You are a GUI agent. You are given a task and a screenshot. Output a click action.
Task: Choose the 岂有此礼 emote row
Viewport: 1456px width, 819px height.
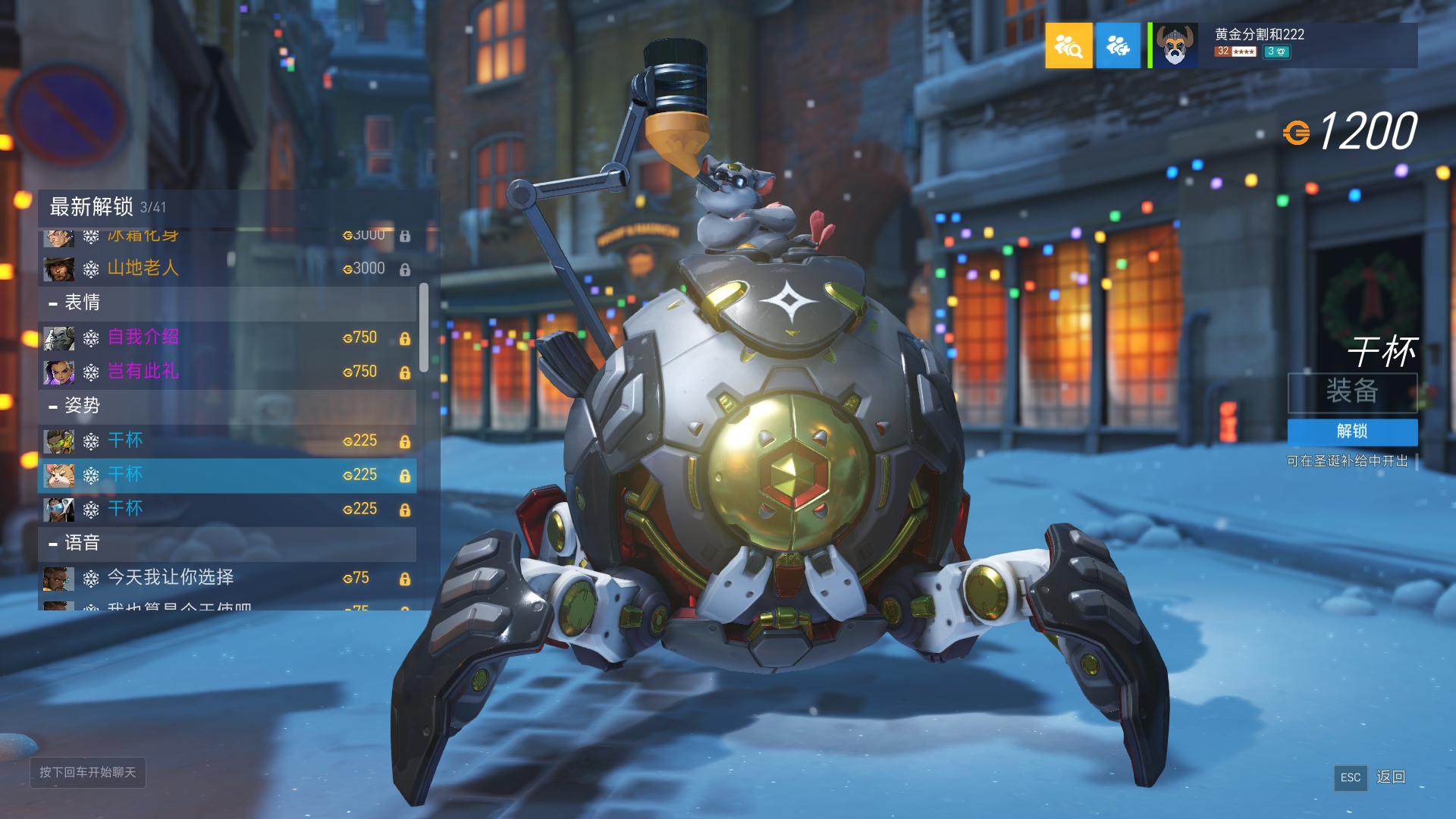227,372
